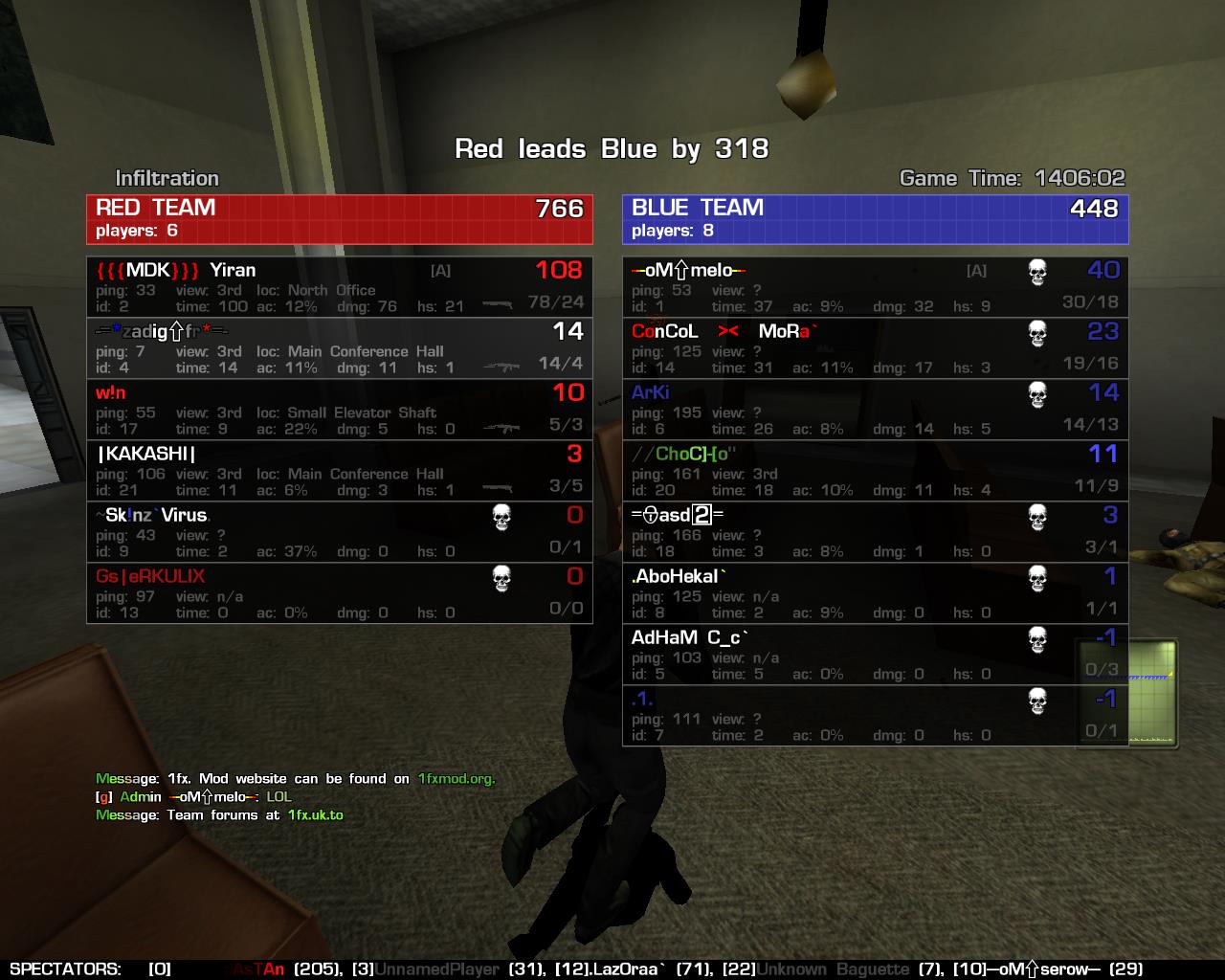Select the Sk!nz`Virus player row

[x=340, y=532]
